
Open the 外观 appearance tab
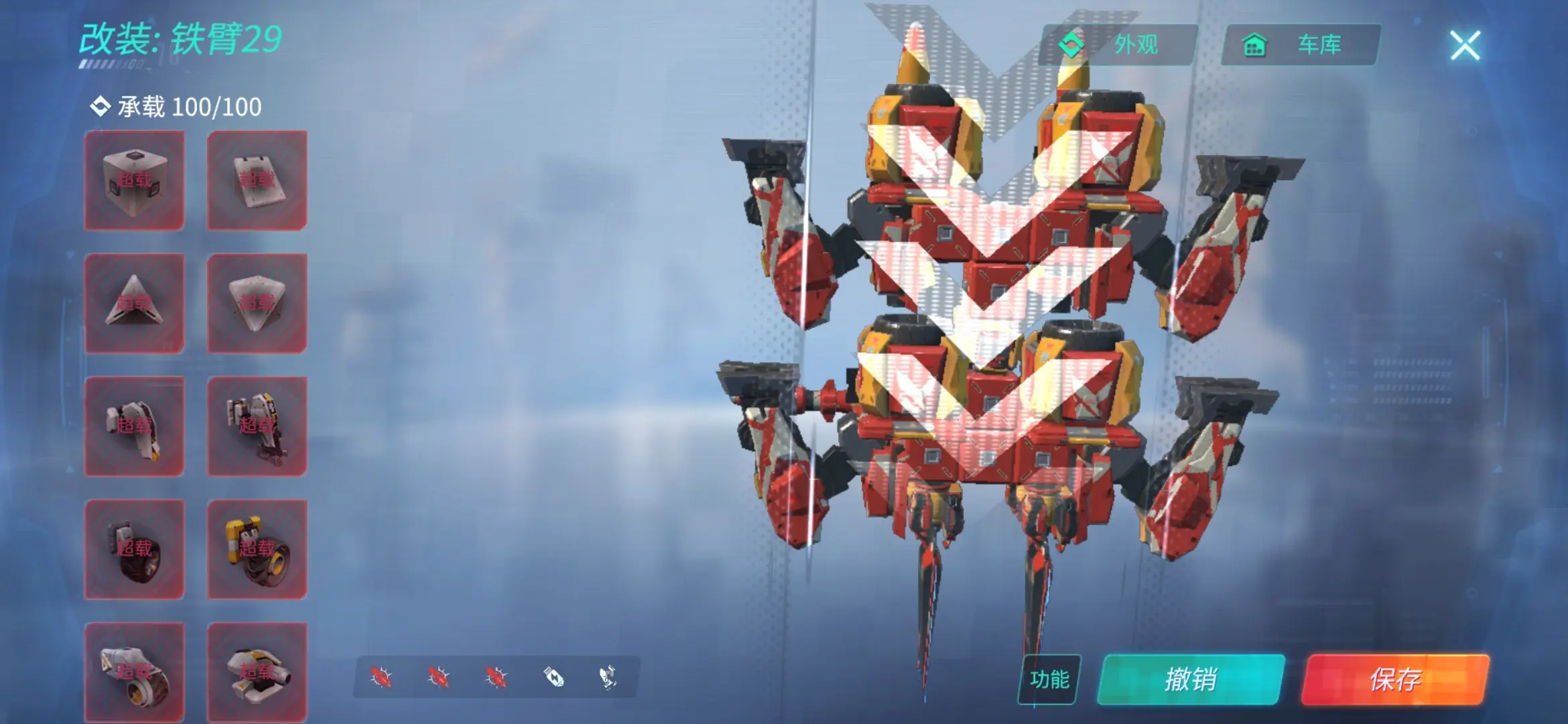coord(1118,45)
